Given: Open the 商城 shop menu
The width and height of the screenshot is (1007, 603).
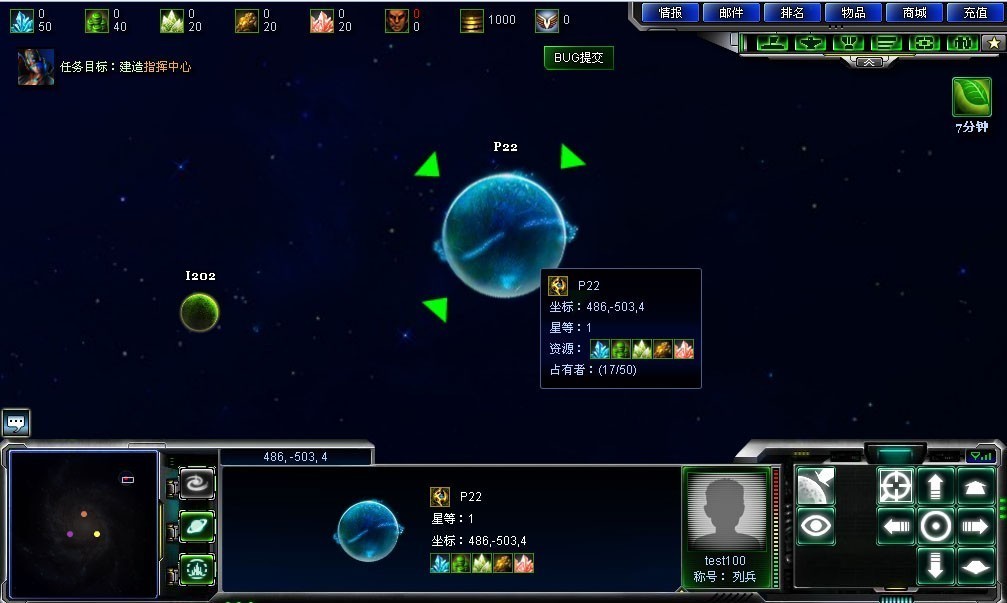Looking at the screenshot, I should (x=914, y=13).
